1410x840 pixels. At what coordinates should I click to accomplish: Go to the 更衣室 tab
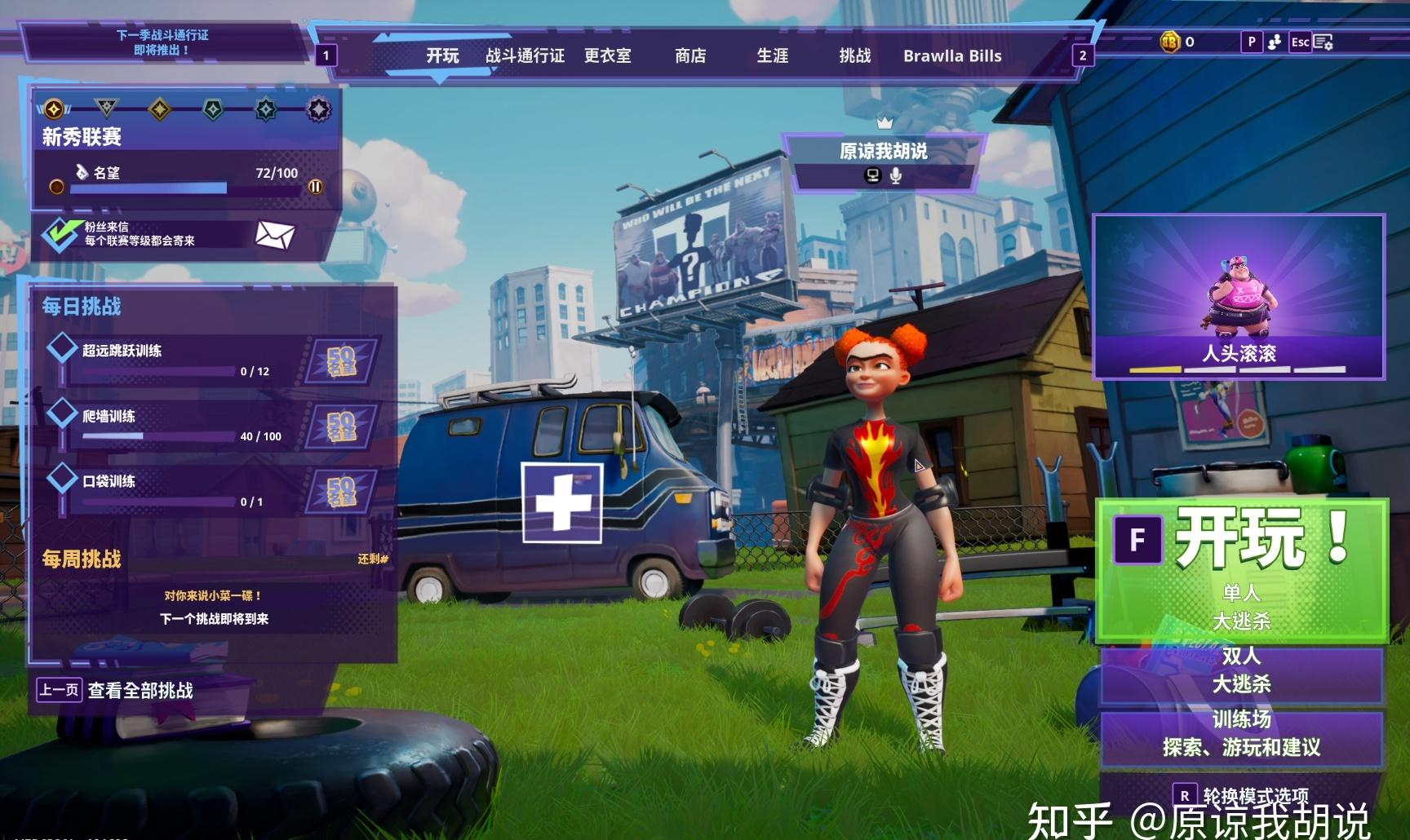coord(607,55)
